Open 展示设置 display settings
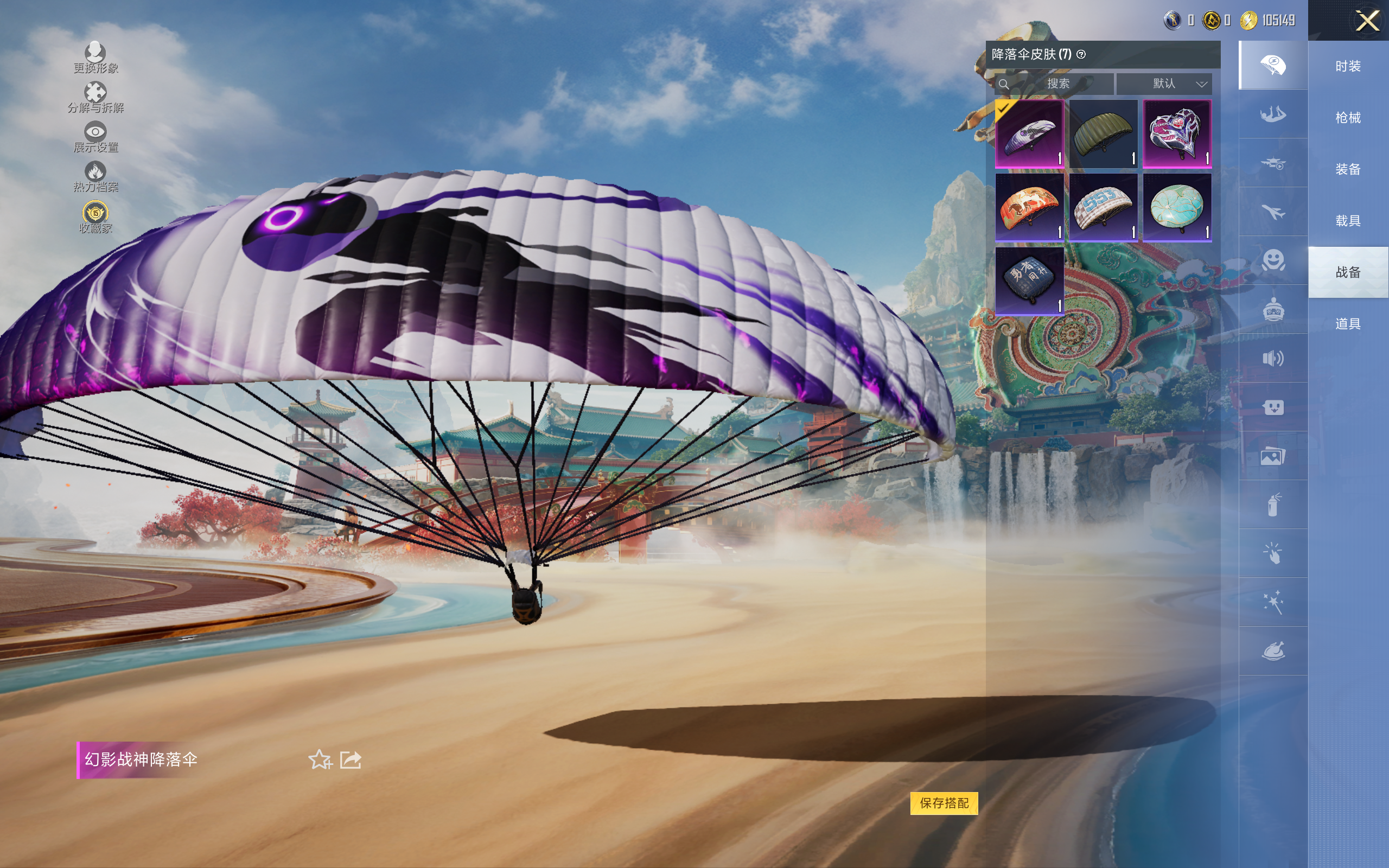 click(95, 137)
